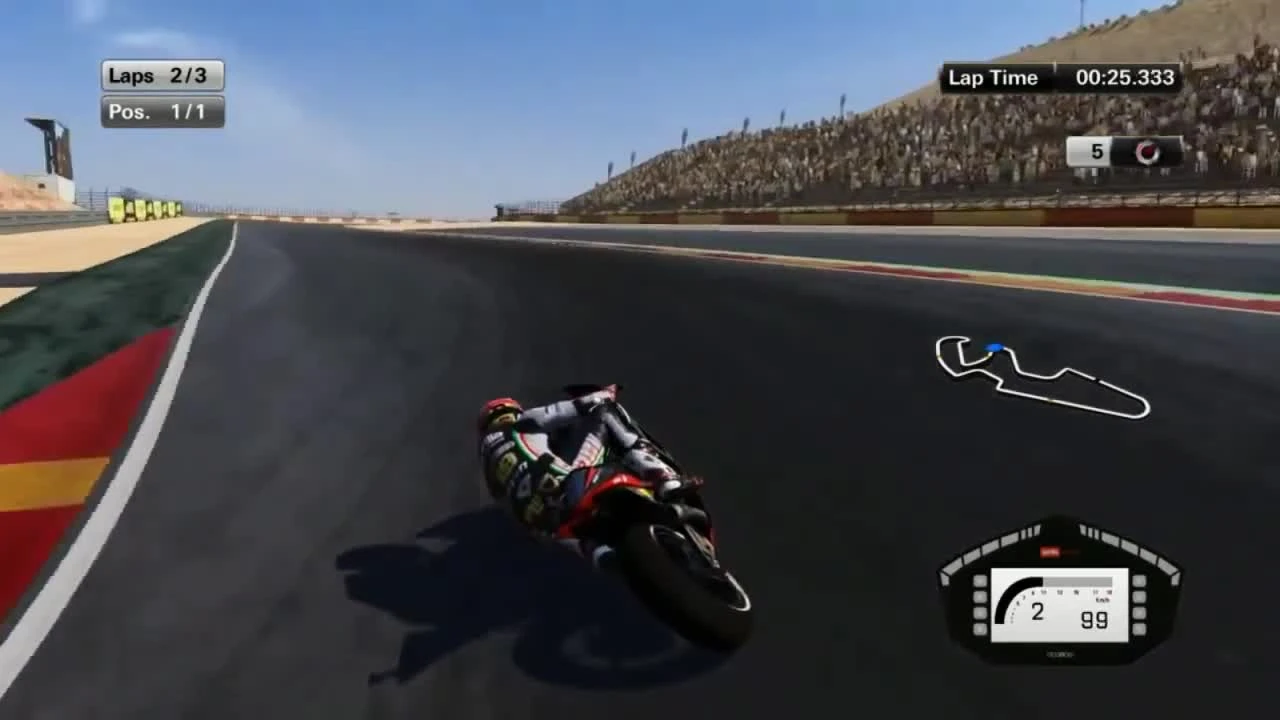Expand the lap time value 00:25.333
1280x720 pixels.
(x=1125, y=77)
